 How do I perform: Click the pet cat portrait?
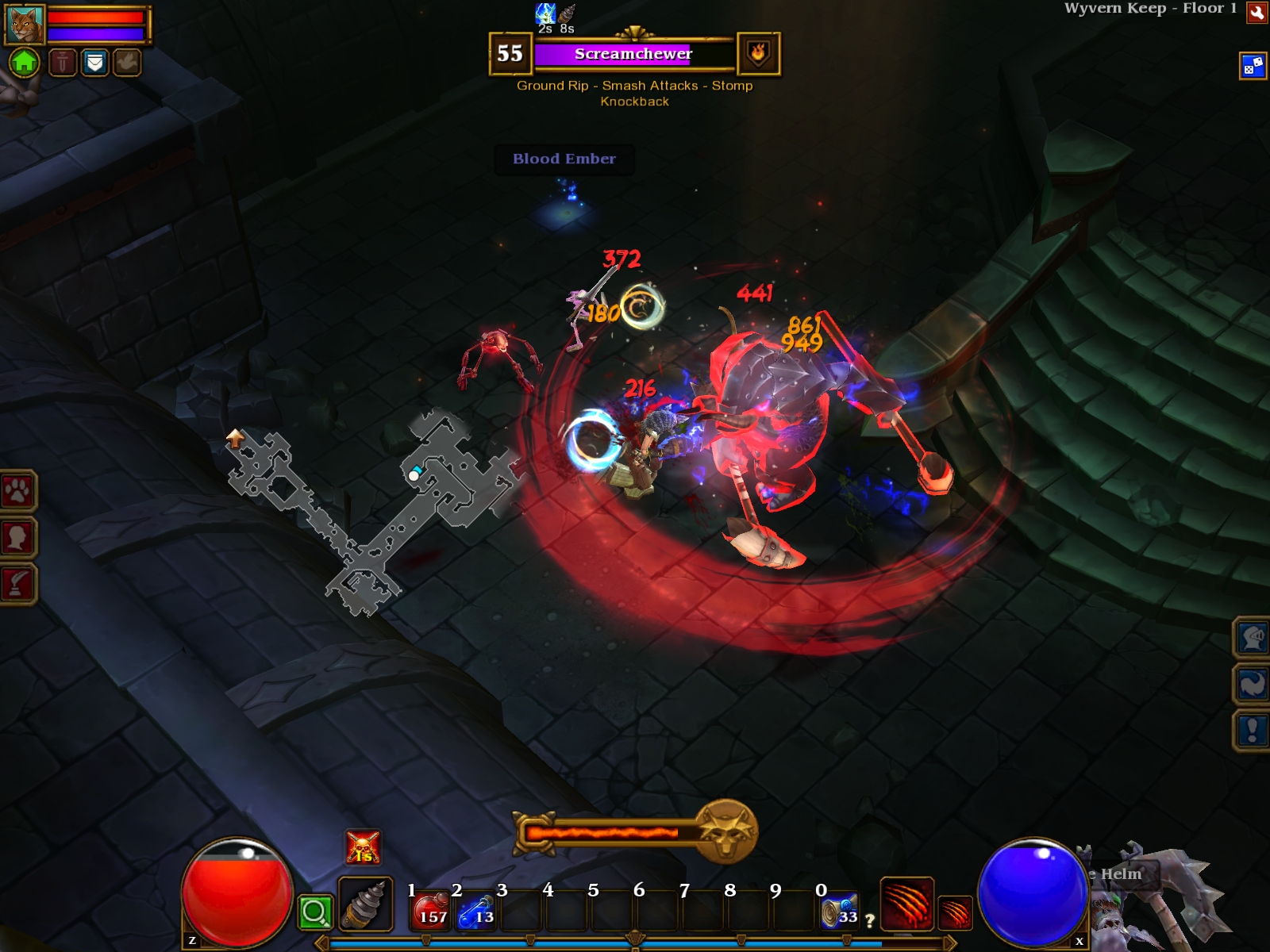[25, 24]
